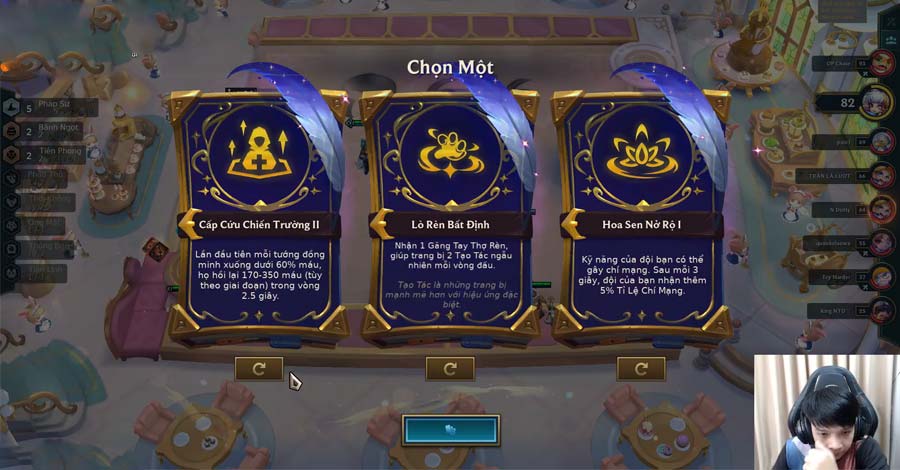Screen dimensions: 900x470
Task: View OP Chaos's board from the scoreboard
Action: coord(882,64)
